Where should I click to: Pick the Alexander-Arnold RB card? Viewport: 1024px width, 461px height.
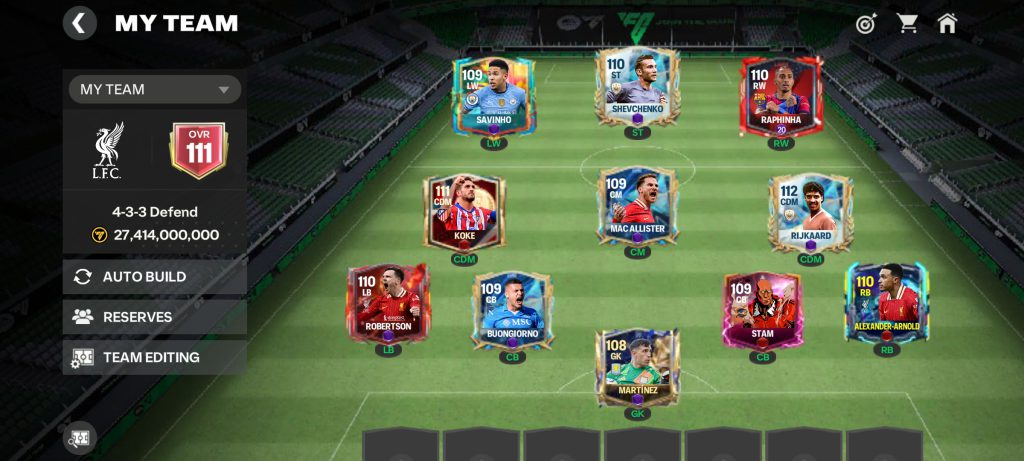pyautogui.click(x=886, y=302)
